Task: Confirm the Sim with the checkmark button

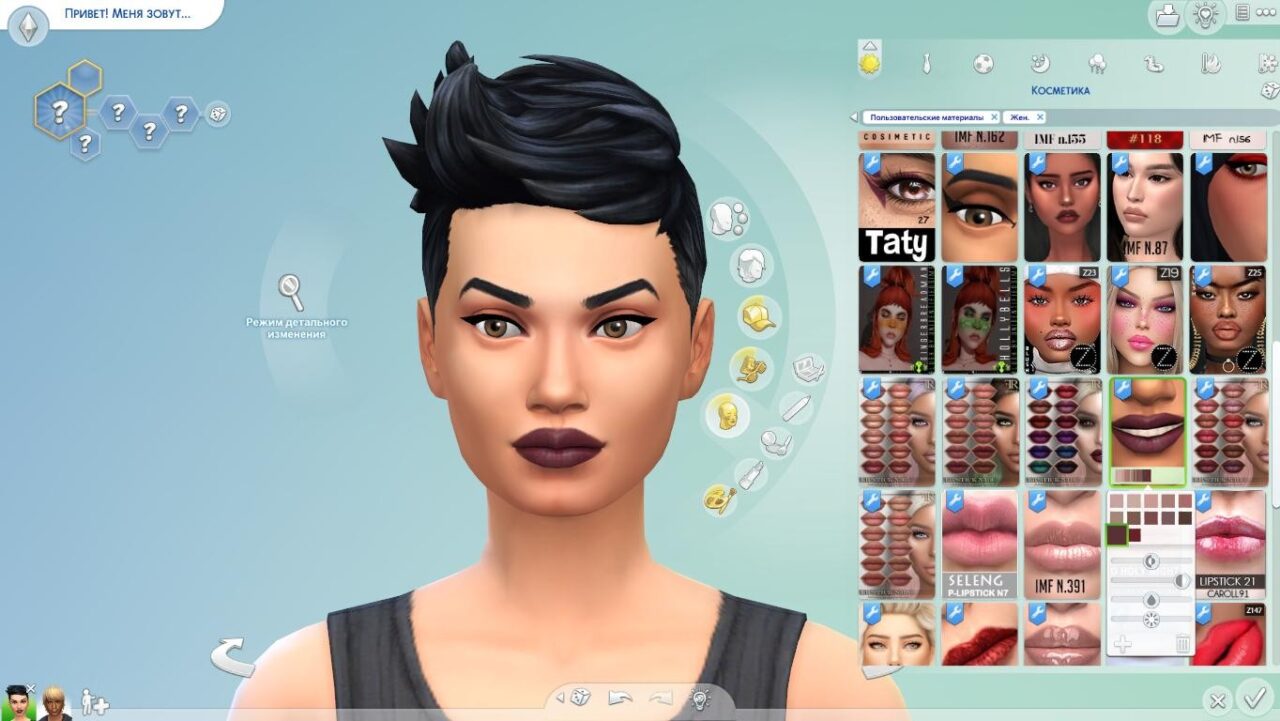Action: point(1251,696)
